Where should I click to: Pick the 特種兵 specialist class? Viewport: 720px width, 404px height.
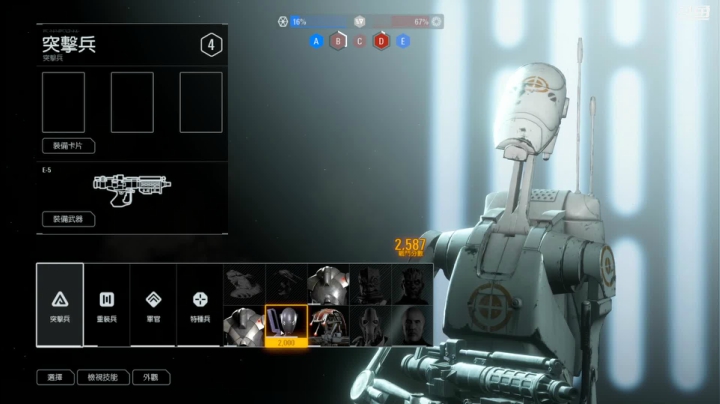[x=200, y=304]
